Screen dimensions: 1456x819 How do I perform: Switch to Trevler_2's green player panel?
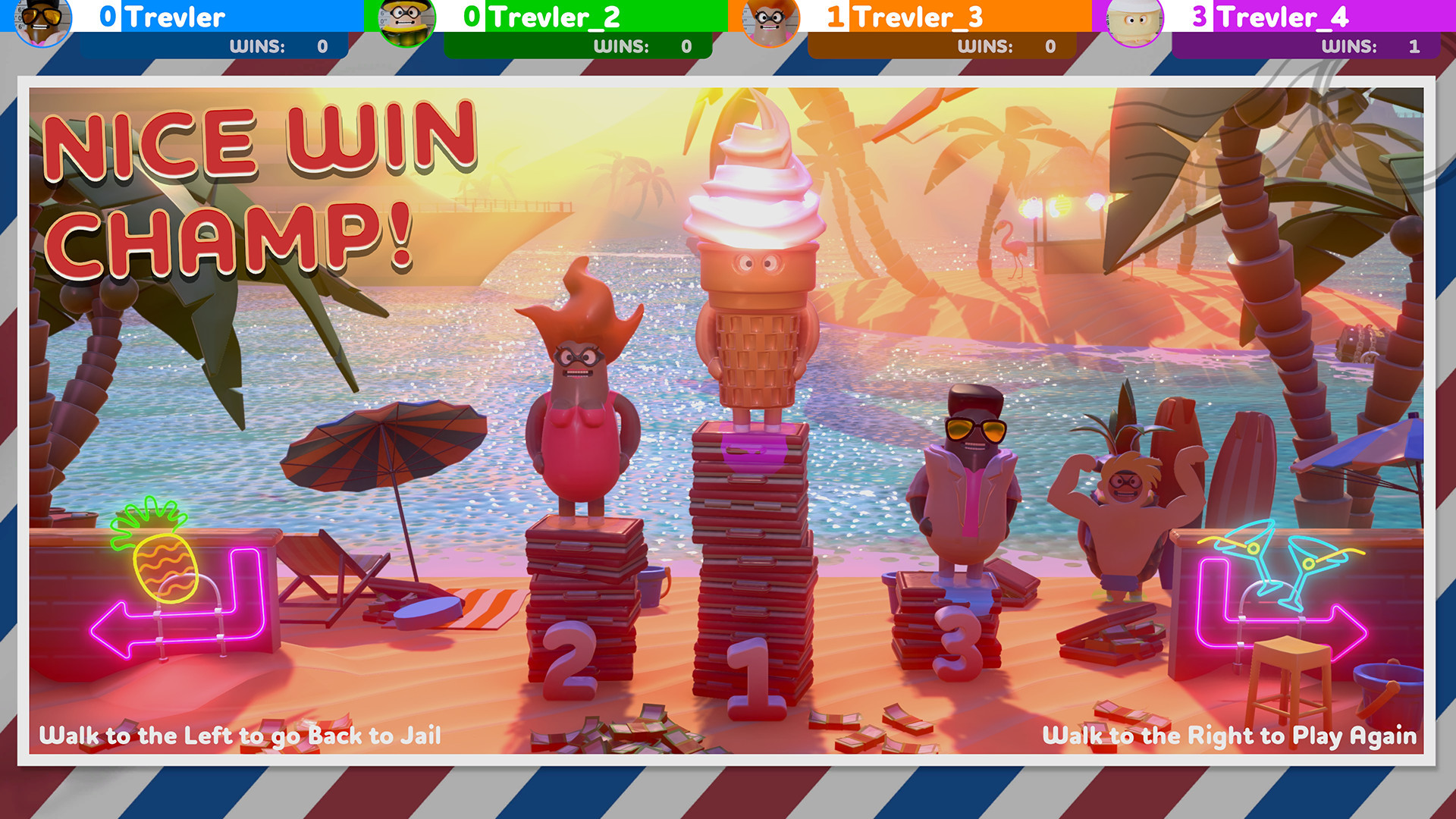[x=546, y=17]
